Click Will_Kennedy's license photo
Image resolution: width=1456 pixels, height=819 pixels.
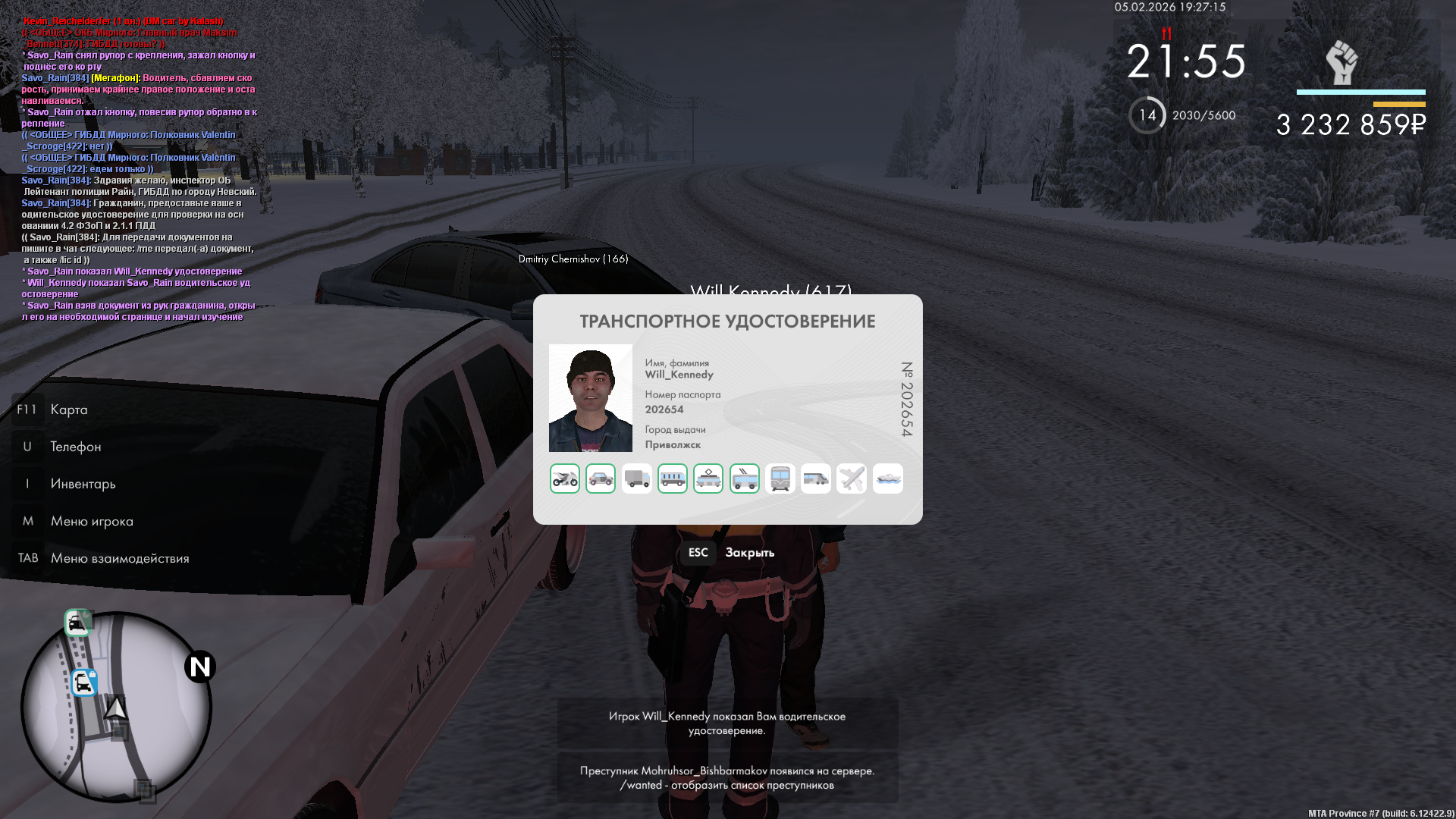click(x=591, y=398)
